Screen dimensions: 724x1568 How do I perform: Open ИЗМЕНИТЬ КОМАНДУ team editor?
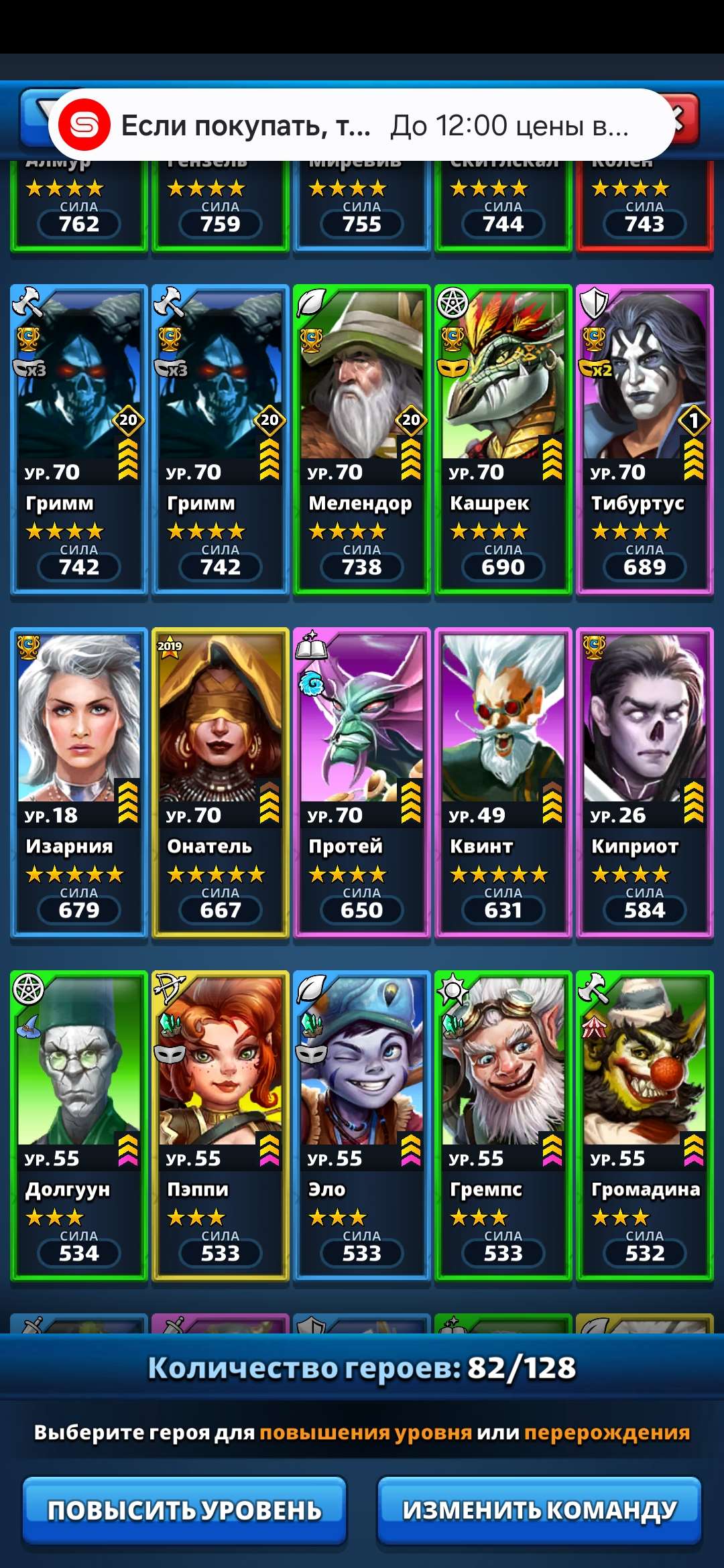[x=539, y=1510]
